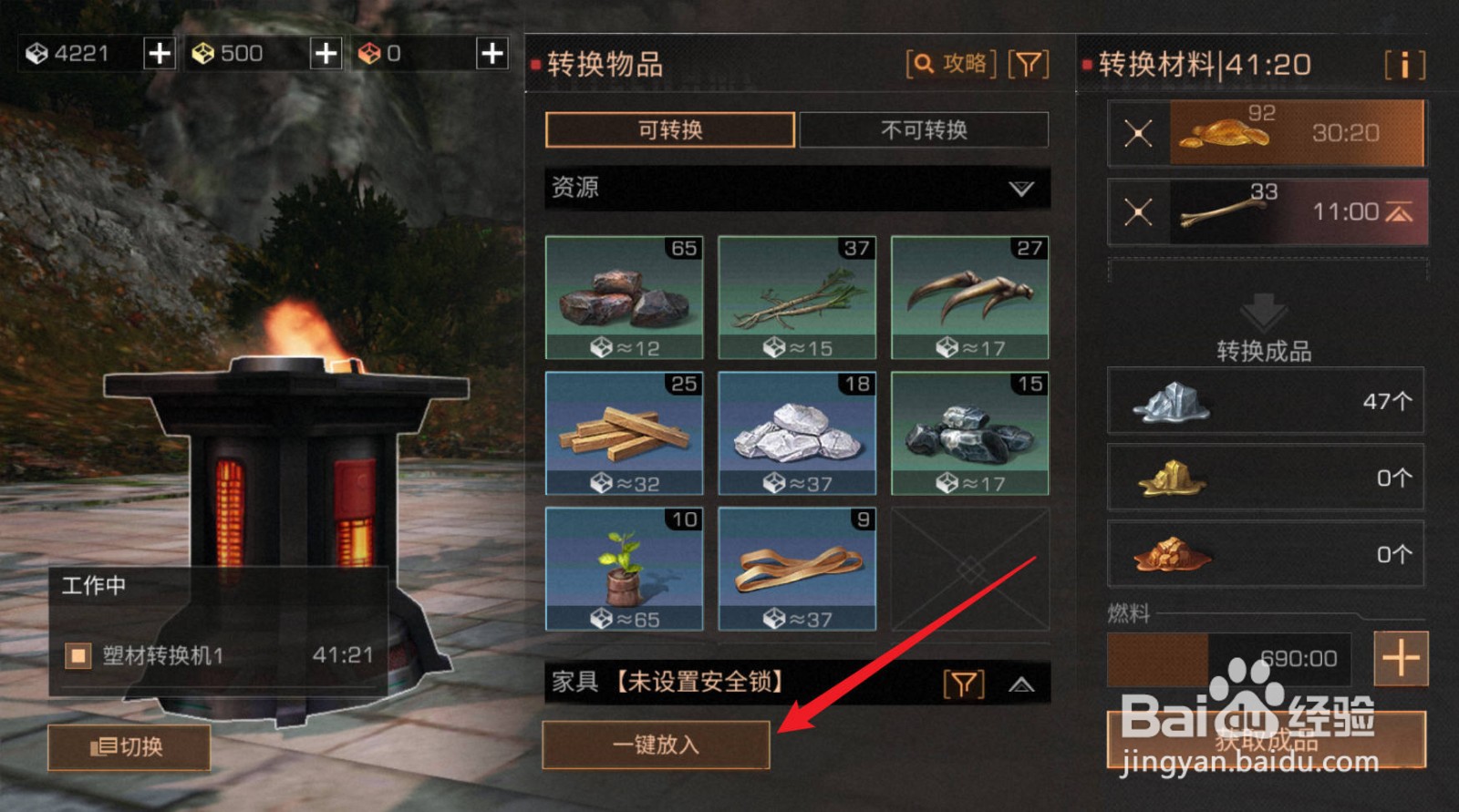
Task: Click the plus beside the 500 currency
Action: [x=325, y=54]
